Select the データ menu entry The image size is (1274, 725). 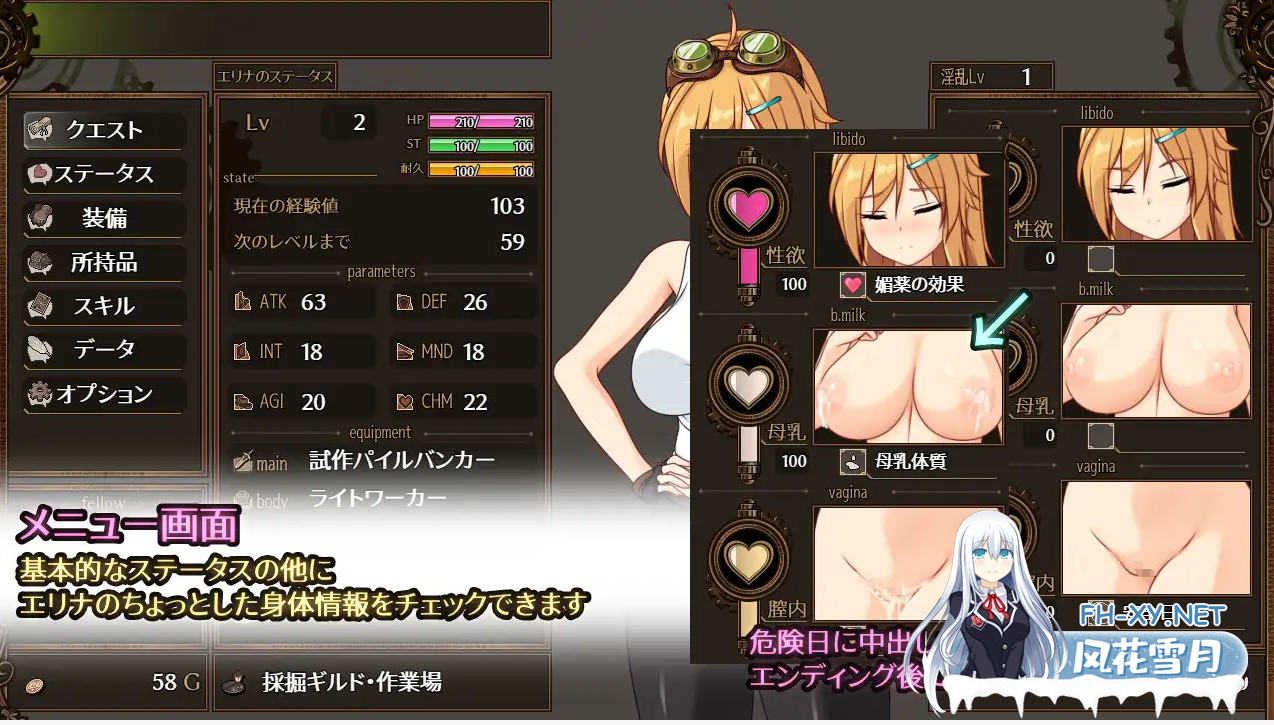[104, 350]
